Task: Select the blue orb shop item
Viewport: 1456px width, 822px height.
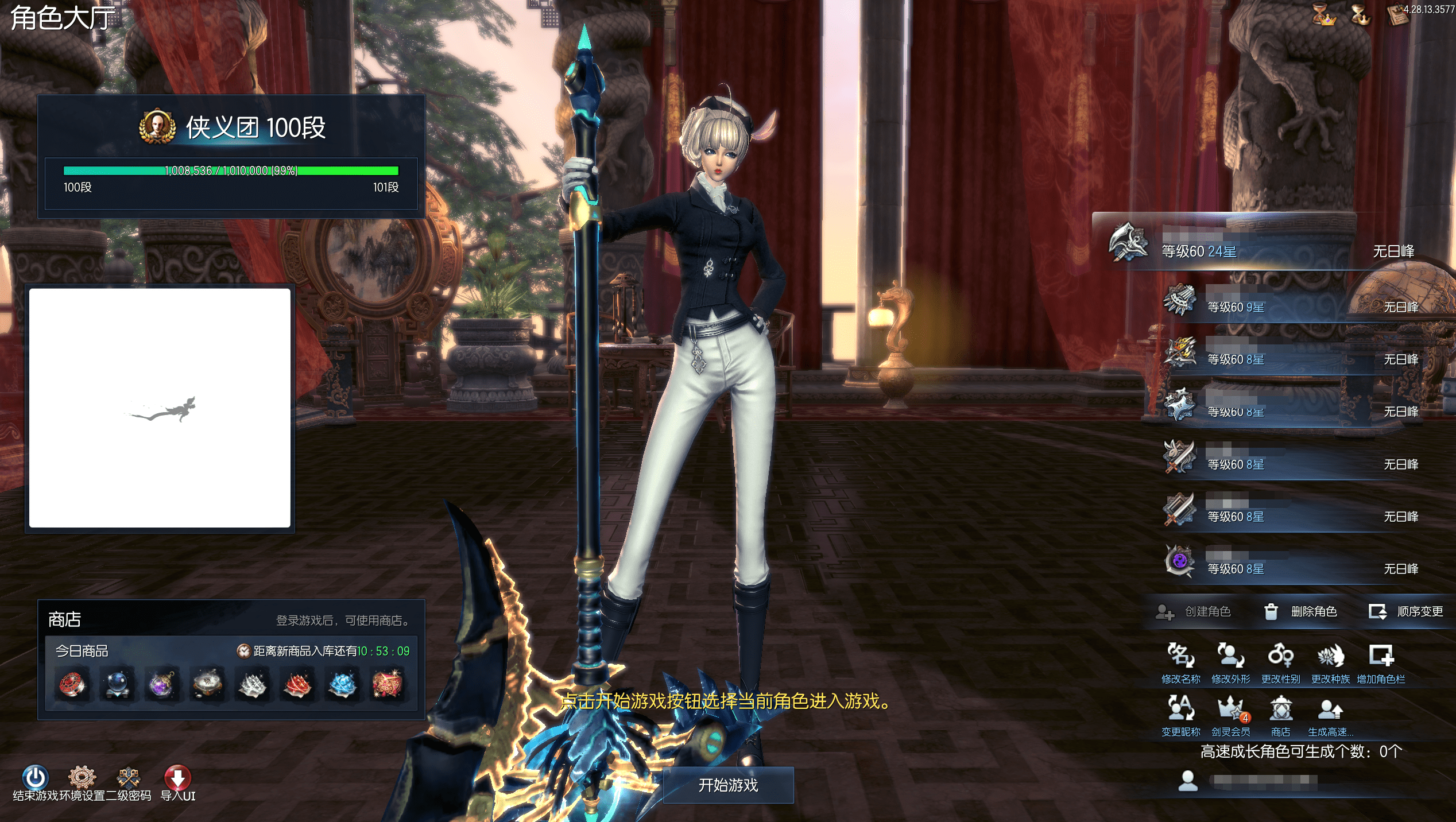Action: pyautogui.click(x=117, y=684)
